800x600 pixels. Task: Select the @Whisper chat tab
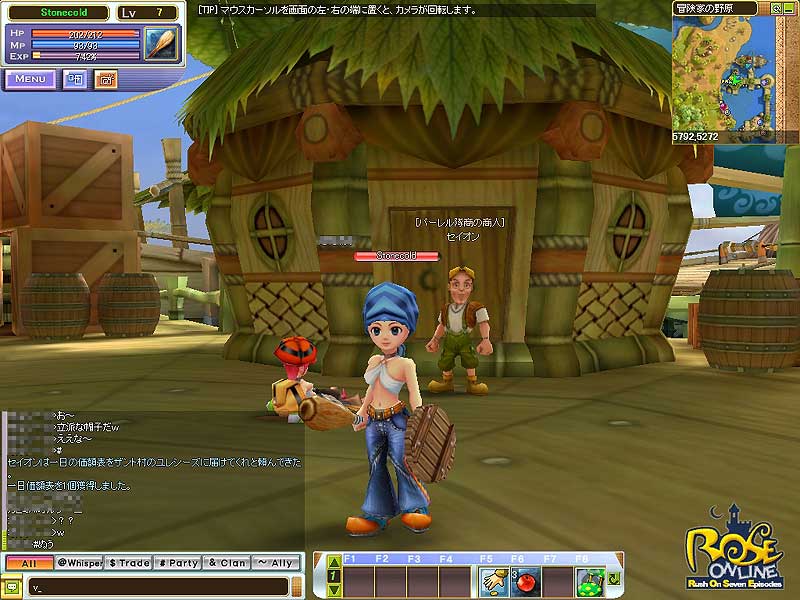[78, 563]
